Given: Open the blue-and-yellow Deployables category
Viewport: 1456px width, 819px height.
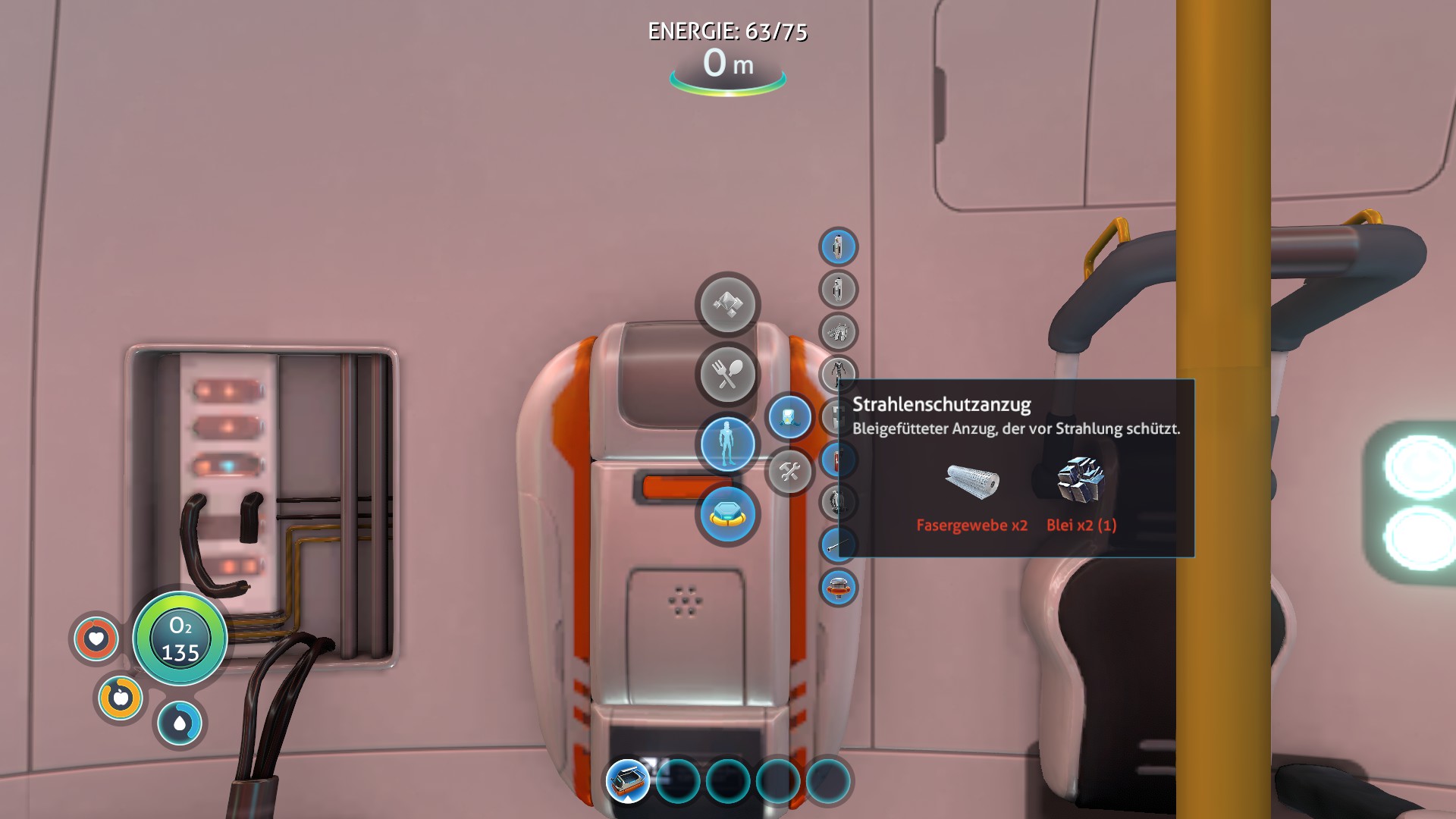Looking at the screenshot, I should (x=727, y=515).
